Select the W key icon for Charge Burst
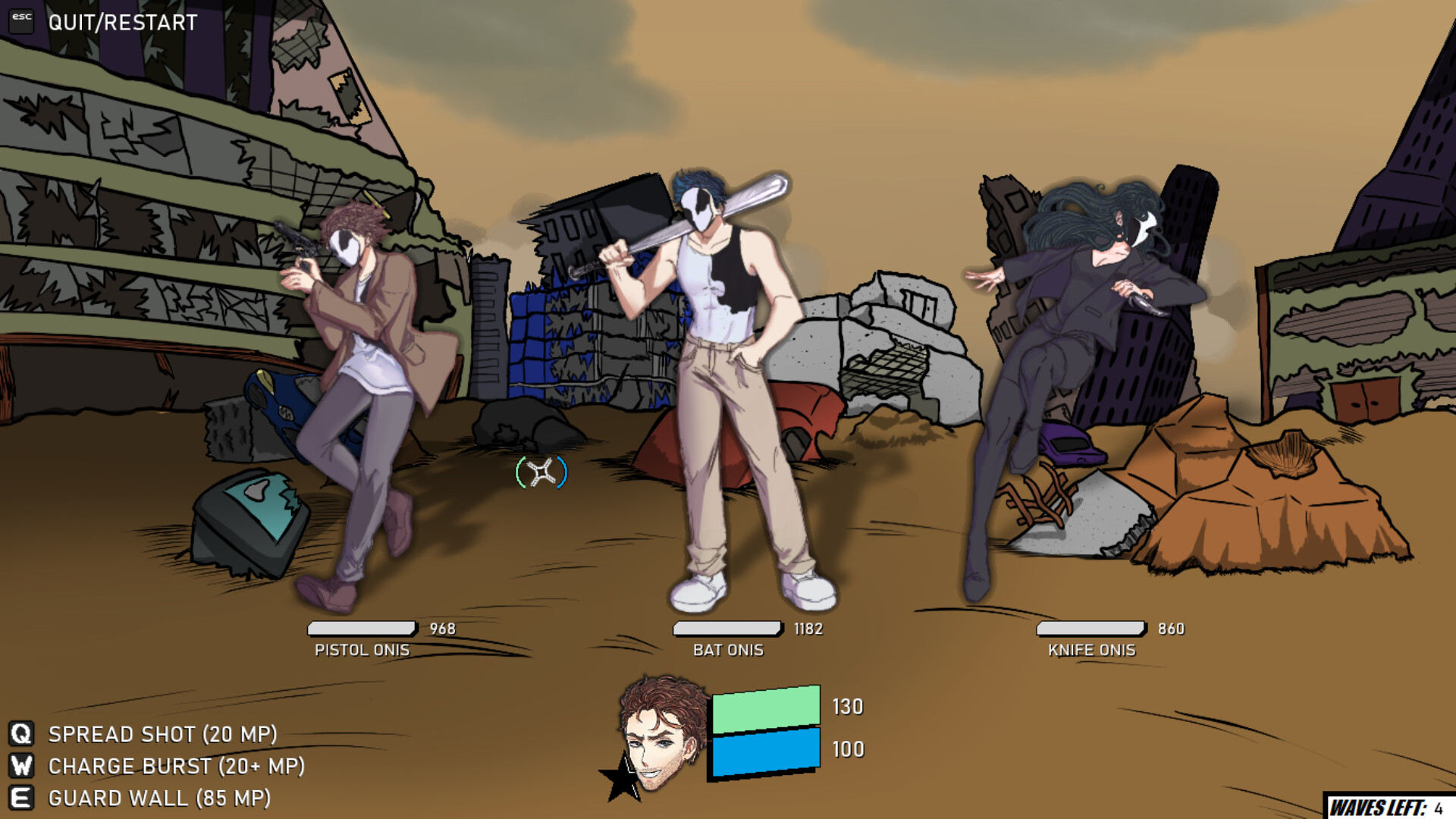Viewport: 1456px width, 819px height. pos(22,766)
